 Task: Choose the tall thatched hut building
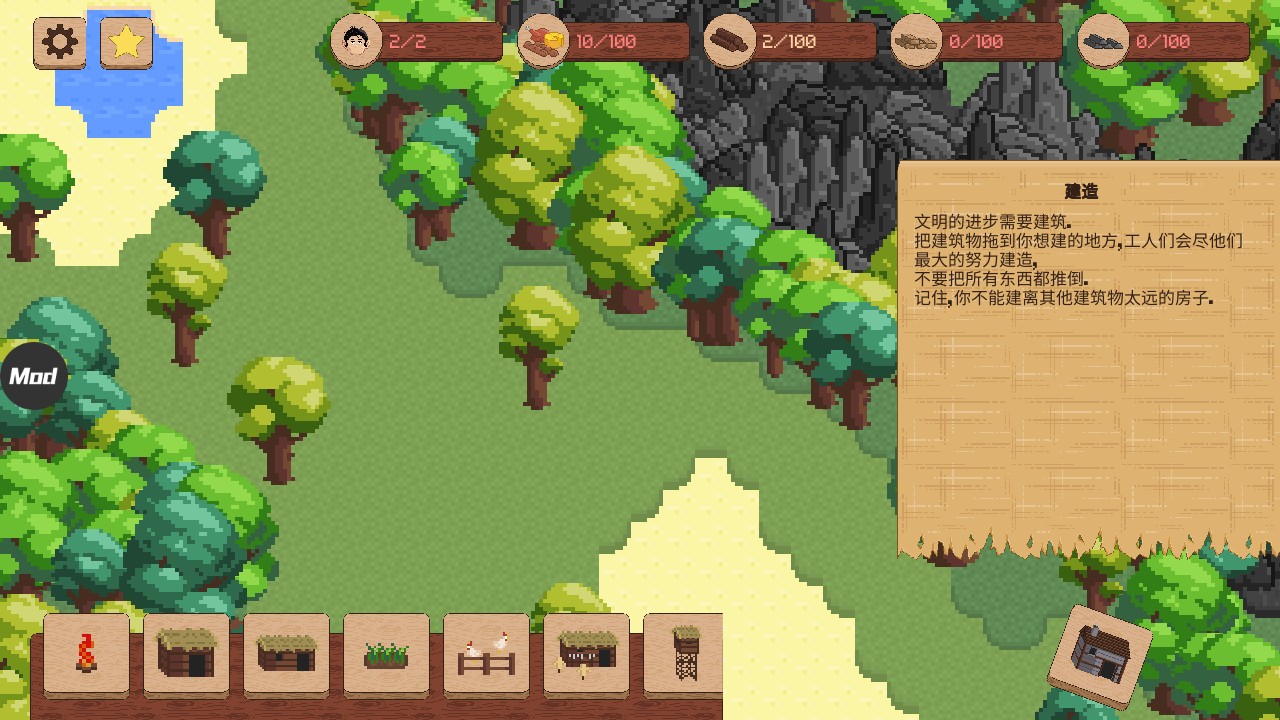[x=186, y=653]
